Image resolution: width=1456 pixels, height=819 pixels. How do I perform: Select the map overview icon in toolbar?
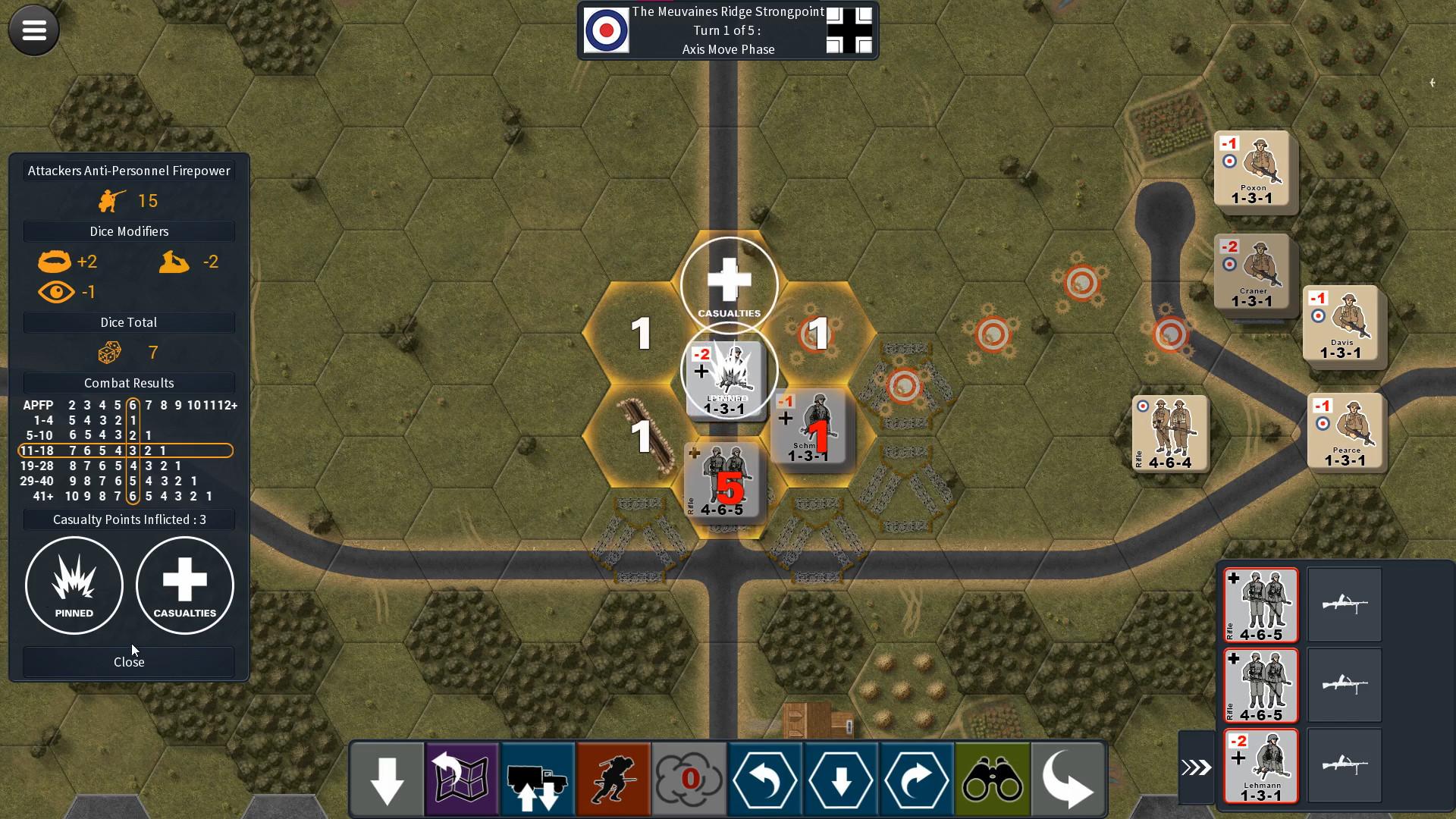[x=462, y=779]
